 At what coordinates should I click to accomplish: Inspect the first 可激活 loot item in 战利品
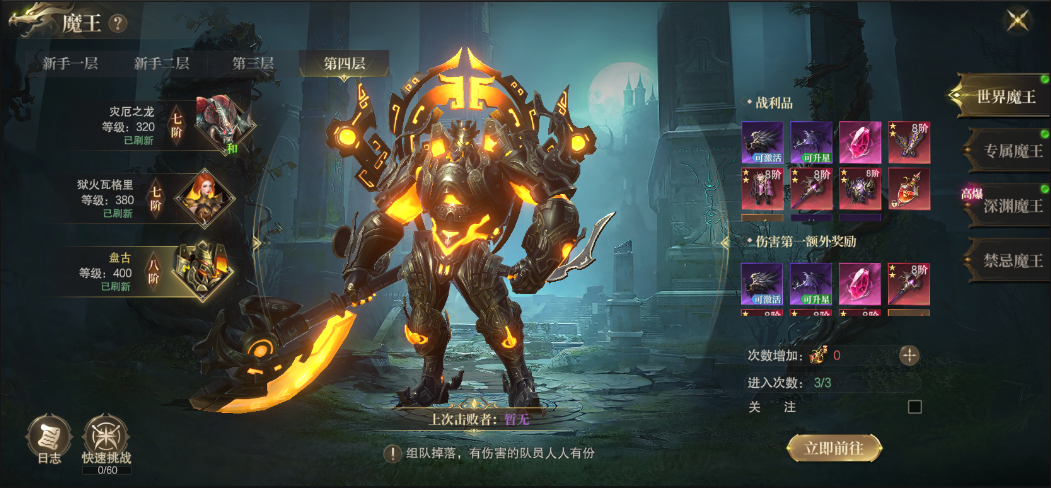pos(762,142)
